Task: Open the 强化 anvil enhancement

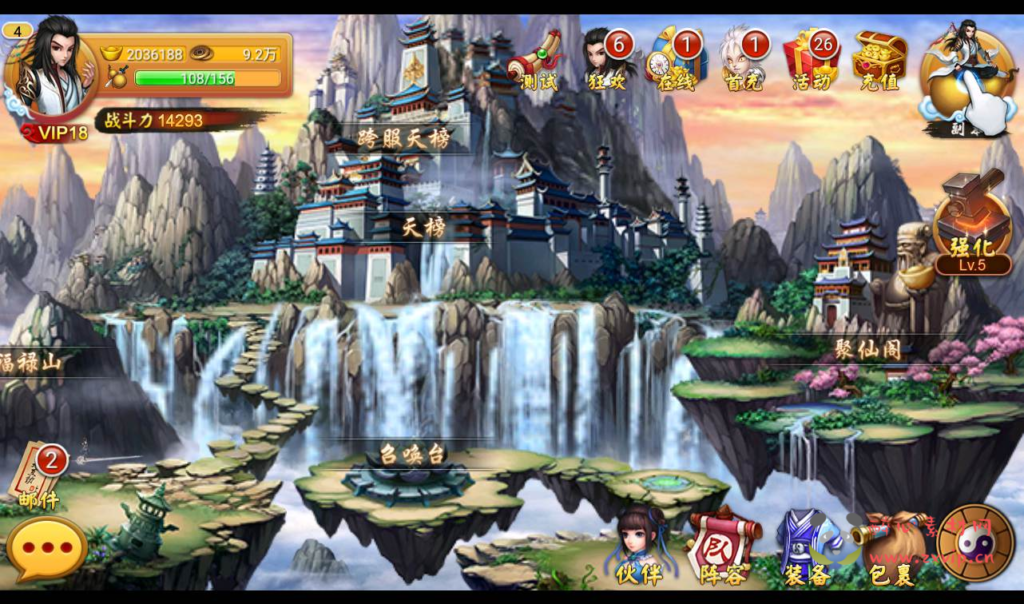Action: [x=970, y=230]
